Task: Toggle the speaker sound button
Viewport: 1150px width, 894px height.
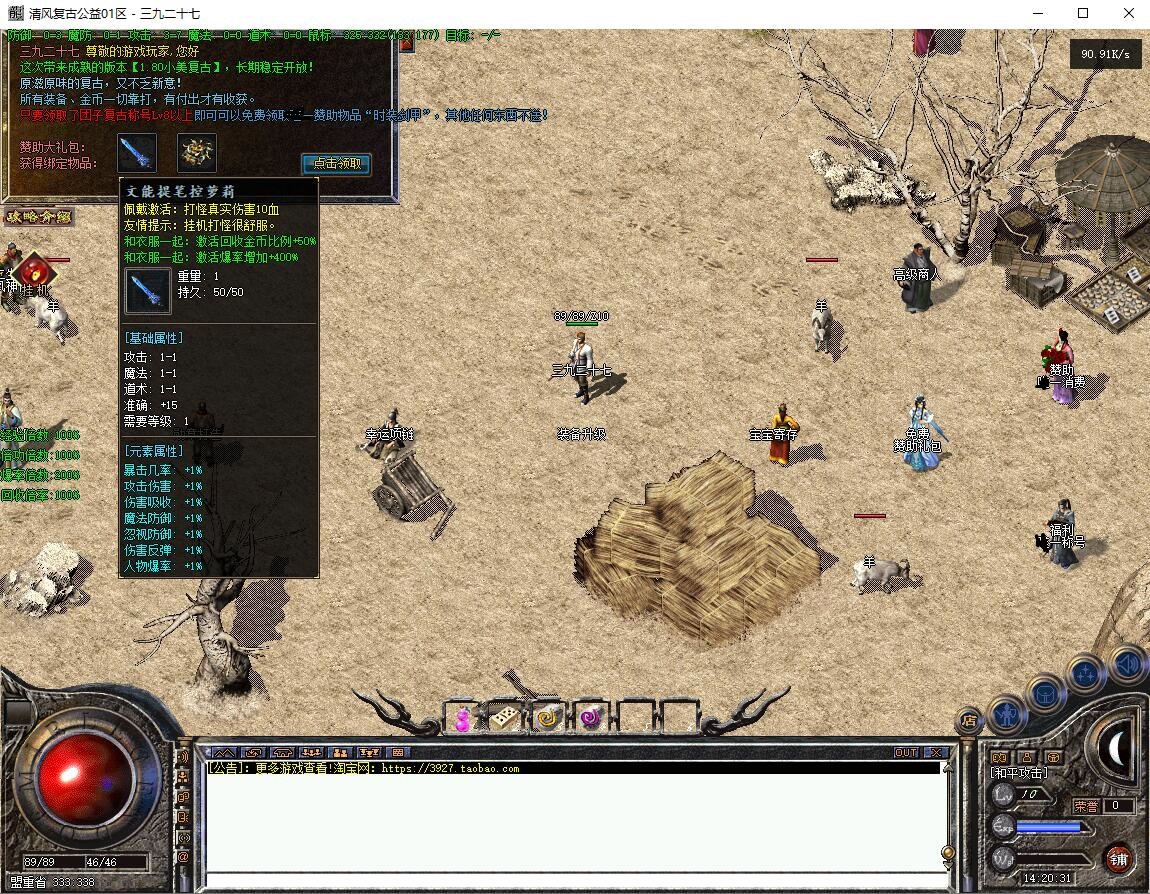Action: 1127,664
